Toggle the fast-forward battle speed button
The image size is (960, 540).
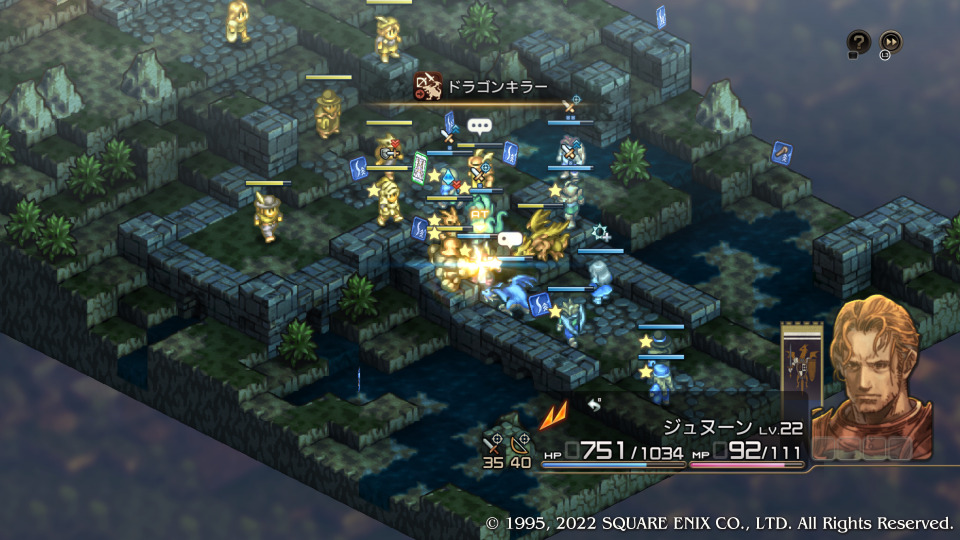click(x=890, y=42)
